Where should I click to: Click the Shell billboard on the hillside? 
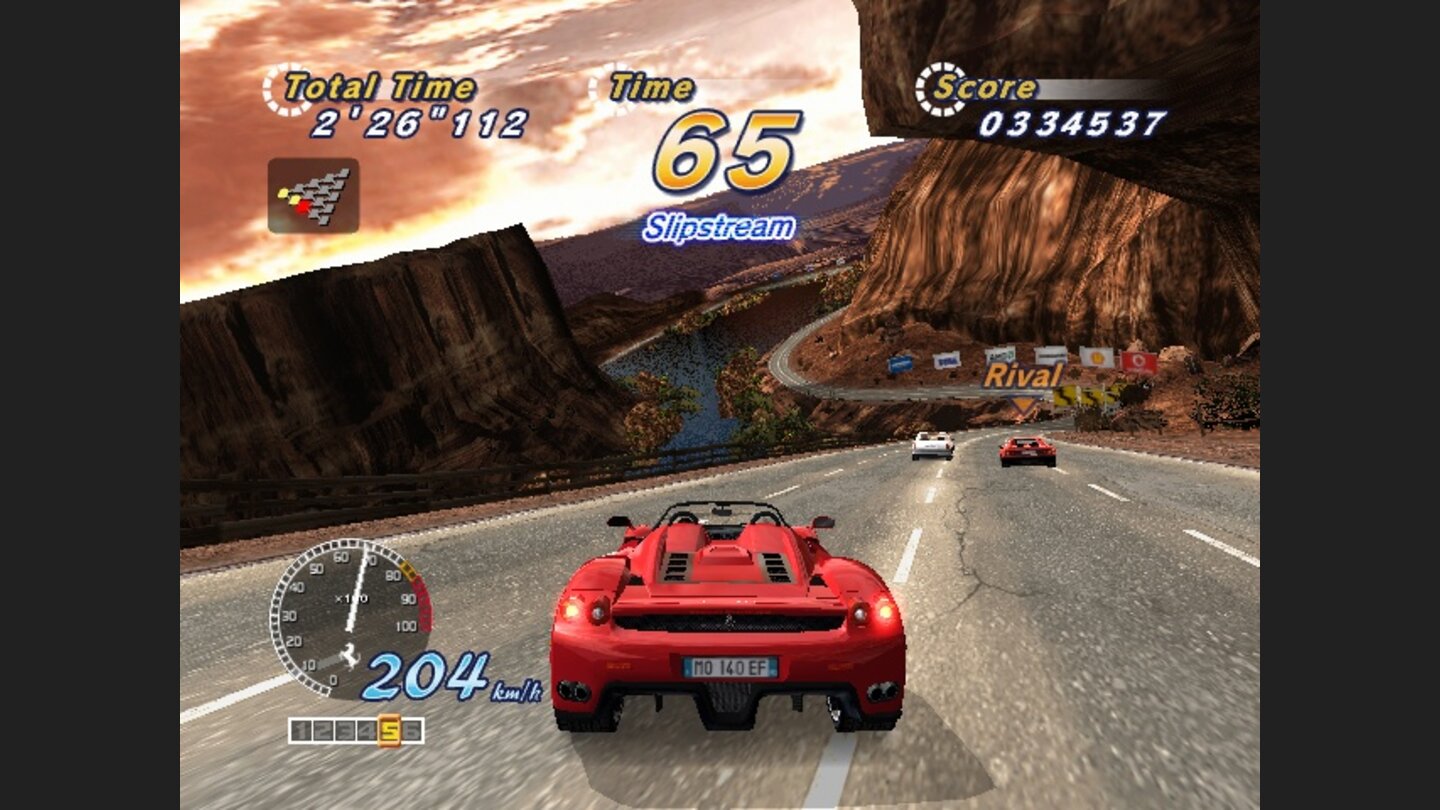click(1097, 357)
